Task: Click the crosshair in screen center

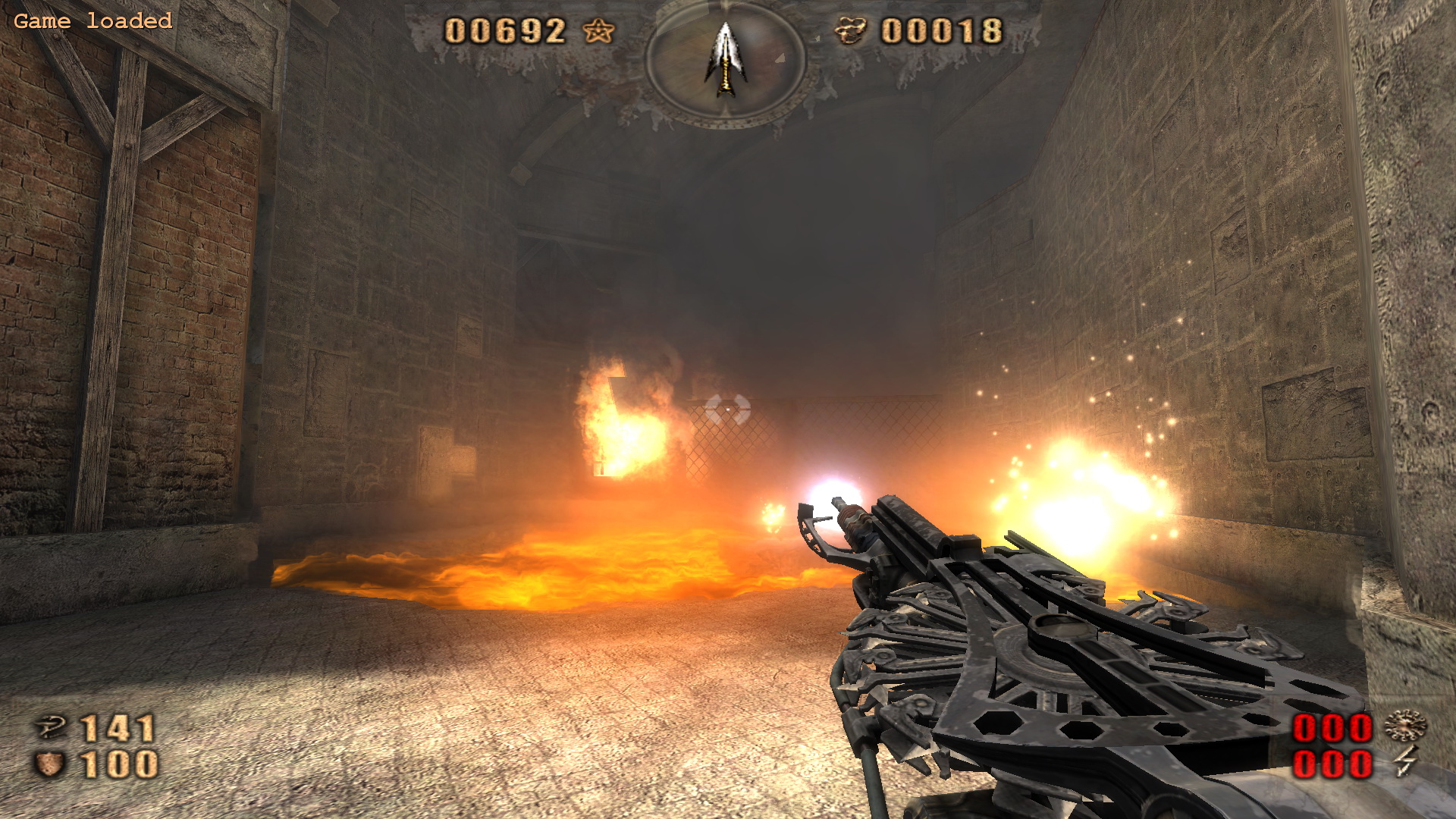Action: tap(727, 409)
